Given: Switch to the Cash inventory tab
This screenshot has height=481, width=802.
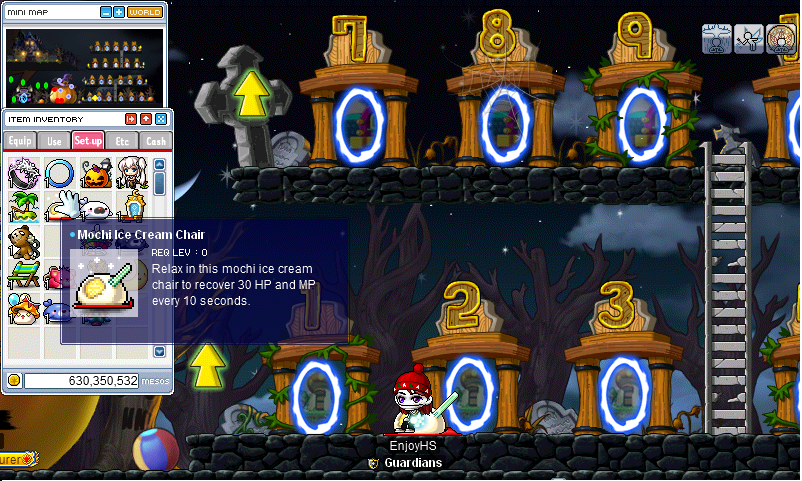Looking at the screenshot, I should pos(156,141).
